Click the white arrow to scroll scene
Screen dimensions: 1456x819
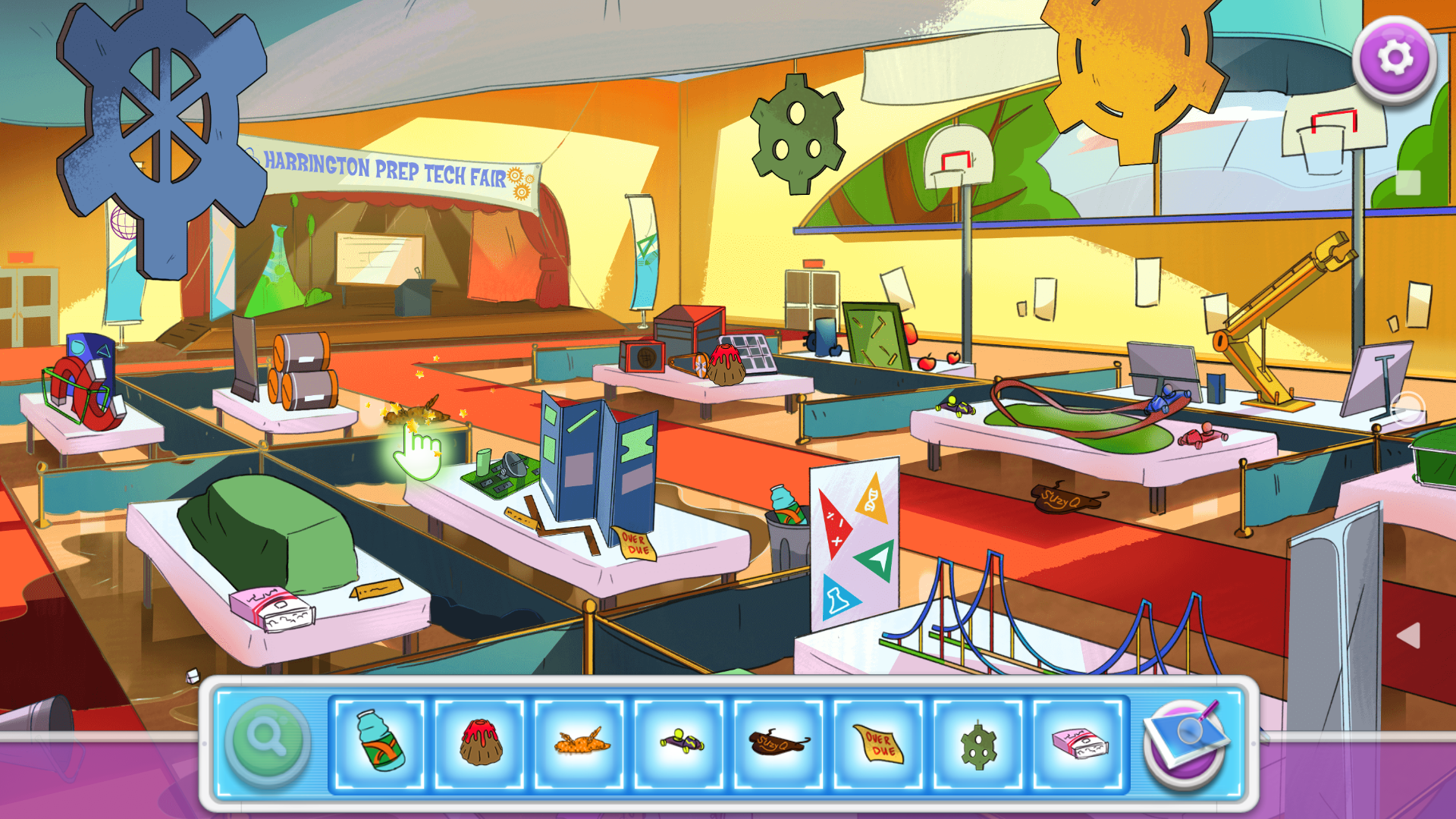(x=1408, y=635)
